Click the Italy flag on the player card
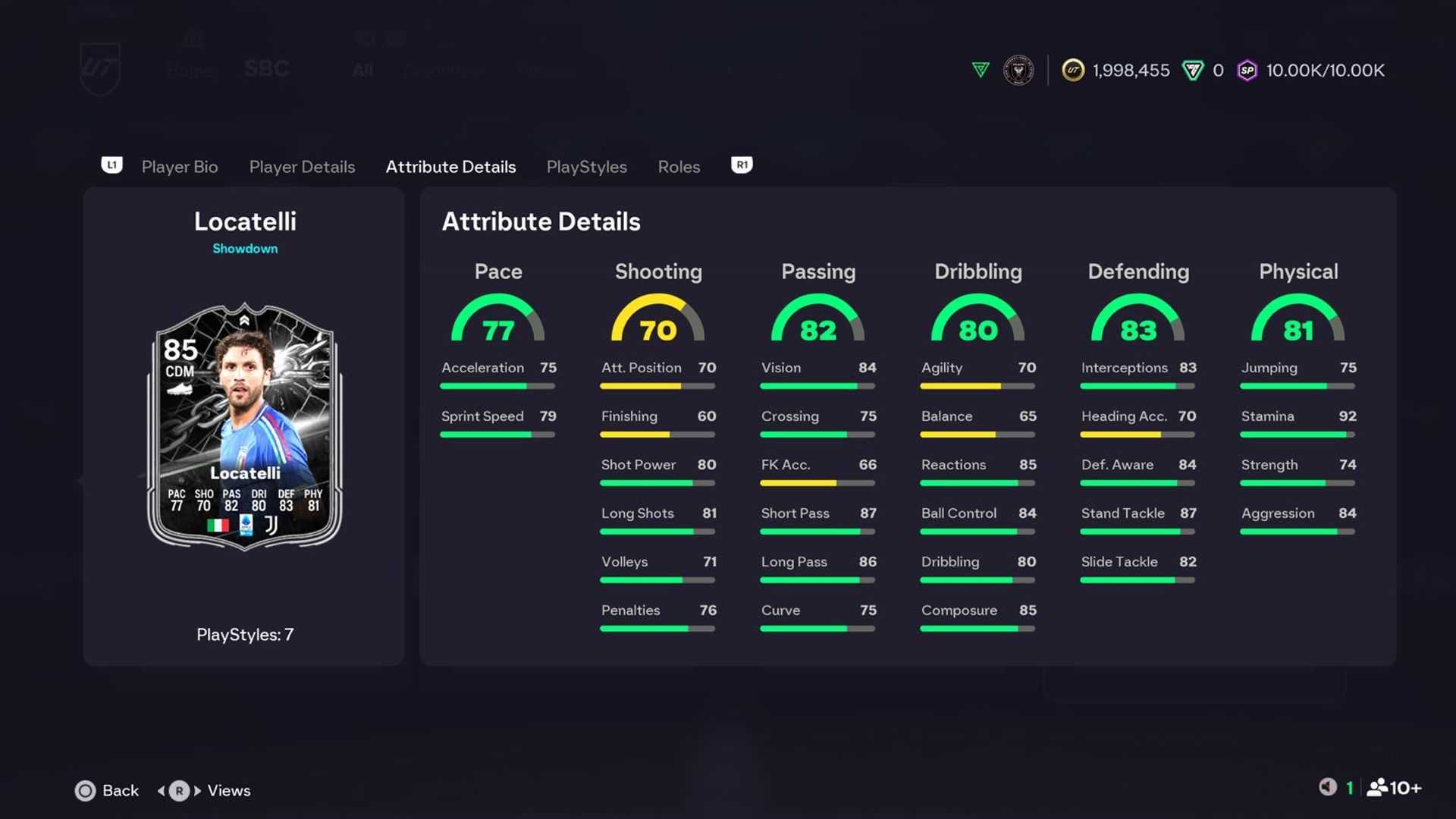Viewport: 1456px width, 819px height. click(218, 526)
